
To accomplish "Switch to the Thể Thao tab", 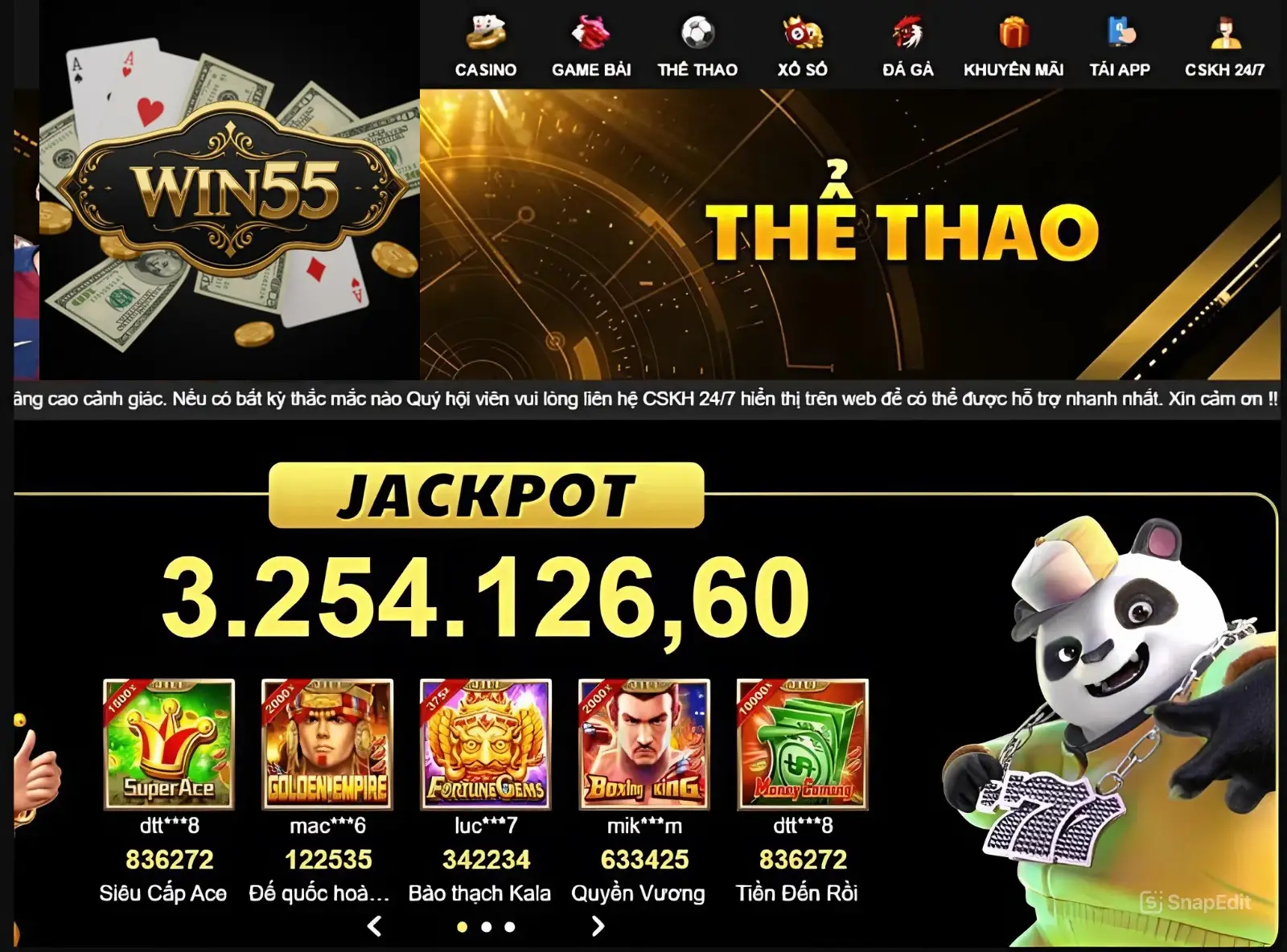I will point(697,48).
